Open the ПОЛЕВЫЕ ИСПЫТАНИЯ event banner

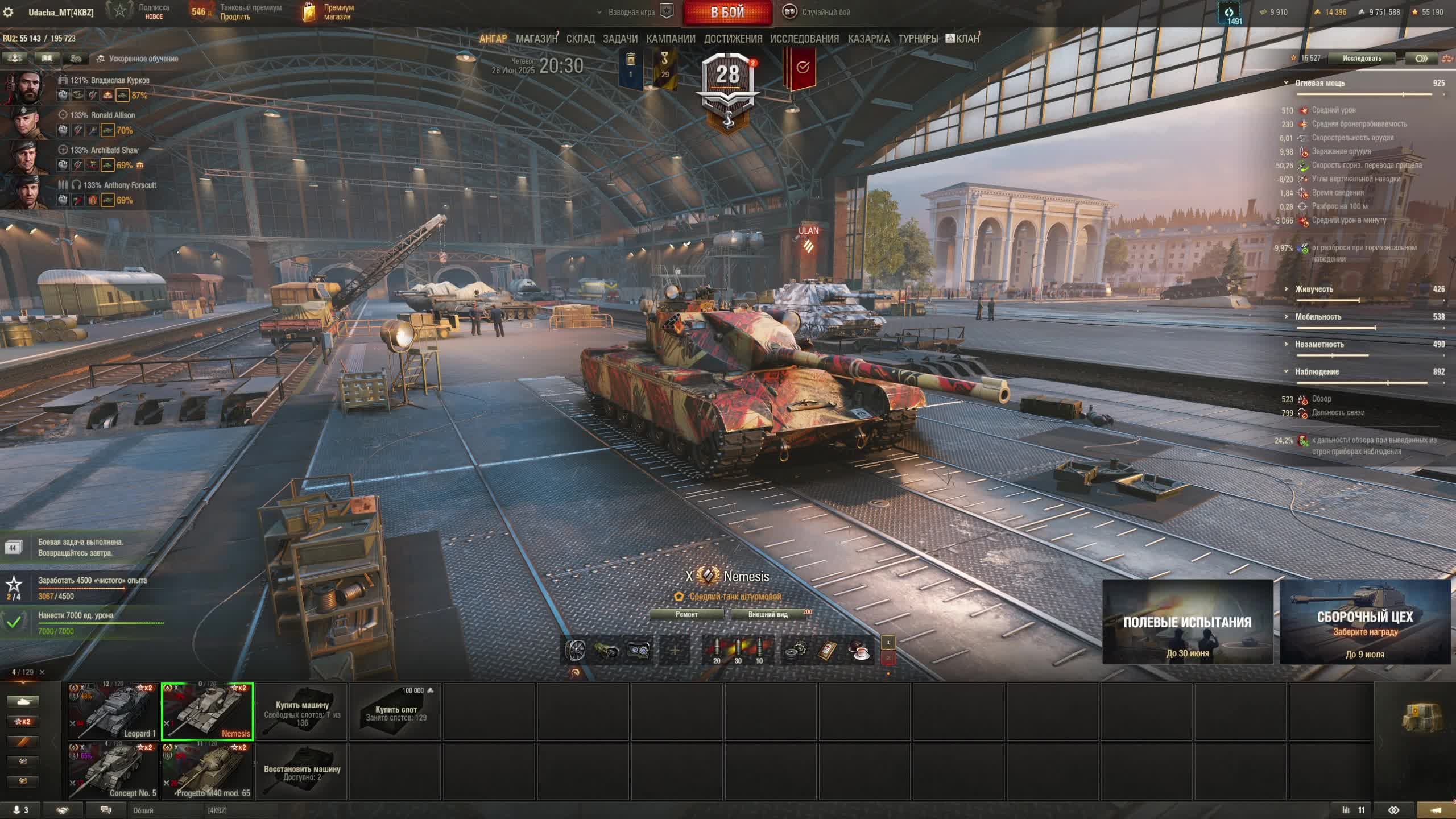tap(1188, 622)
